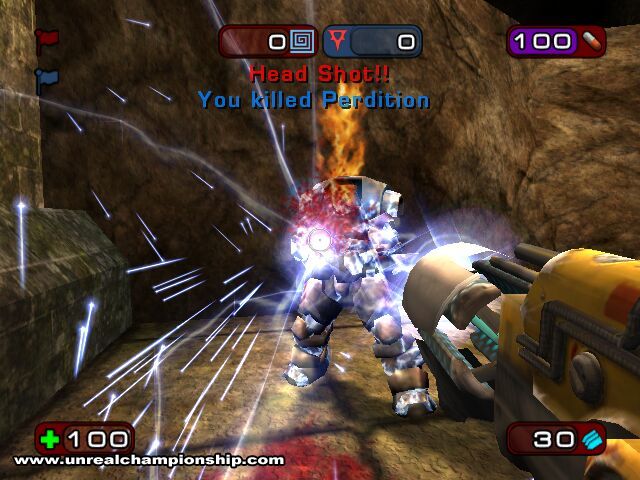This screenshot has height=480, width=640.
Task: Click the adrenaline pill icon
Action: pyautogui.click(x=592, y=41)
